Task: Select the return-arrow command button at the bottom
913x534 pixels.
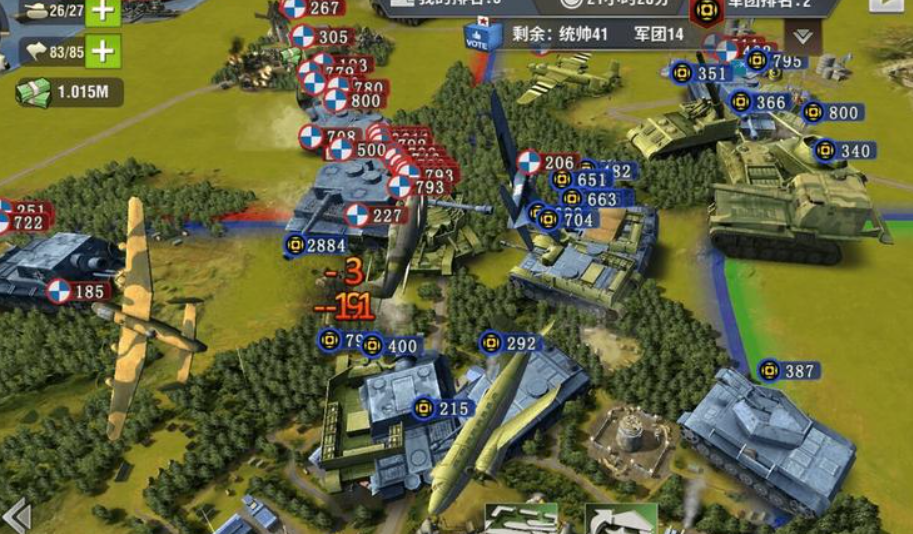Action: [x=621, y=520]
